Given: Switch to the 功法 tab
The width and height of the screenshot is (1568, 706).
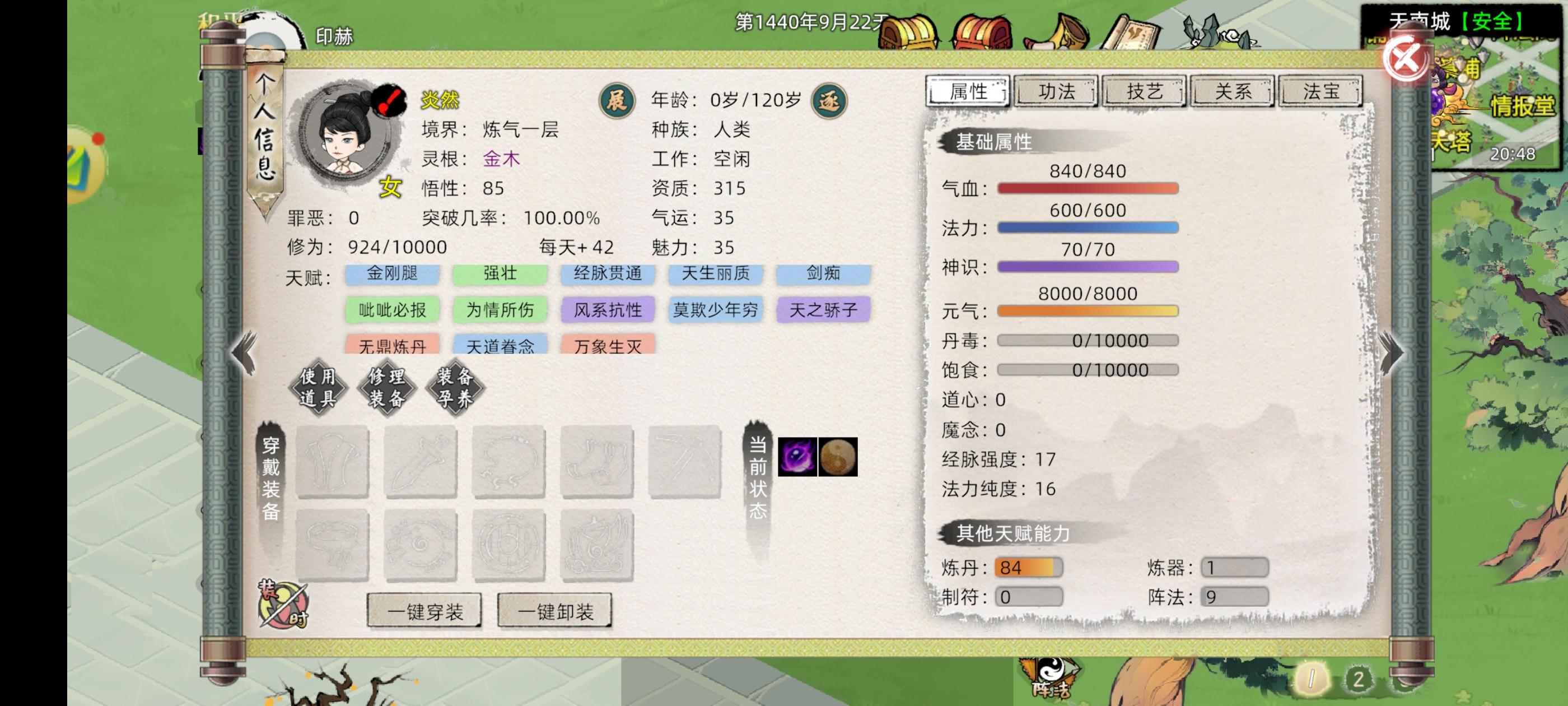Looking at the screenshot, I should [x=1057, y=91].
